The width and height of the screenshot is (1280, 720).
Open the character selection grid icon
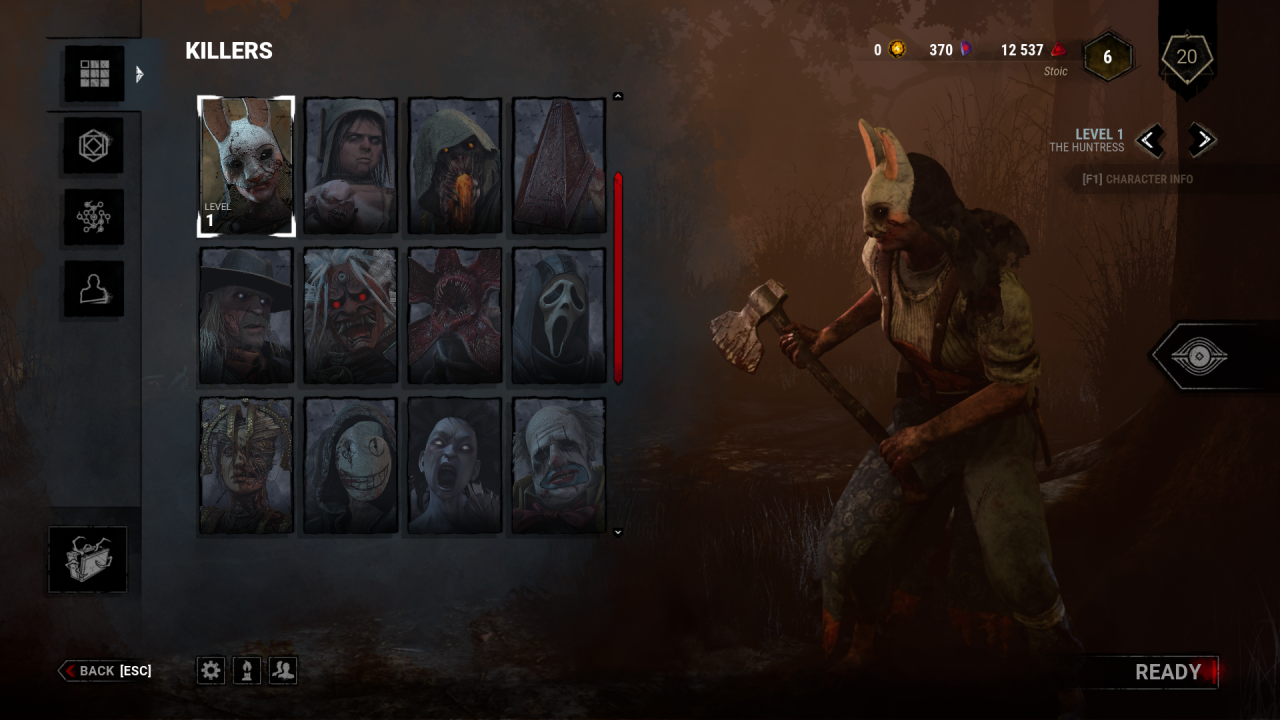pos(93,72)
